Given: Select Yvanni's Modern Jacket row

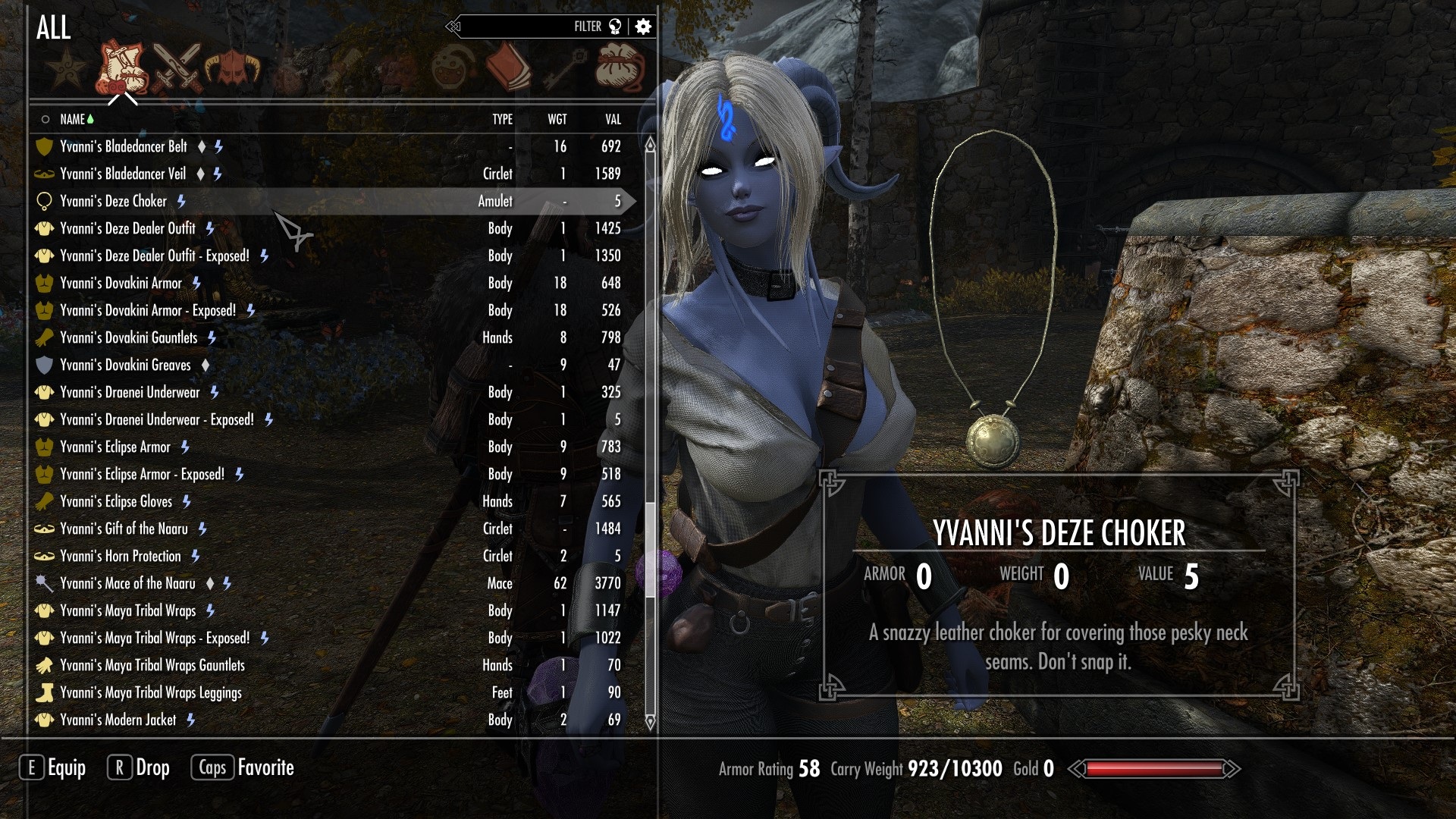Looking at the screenshot, I should click(x=118, y=720).
